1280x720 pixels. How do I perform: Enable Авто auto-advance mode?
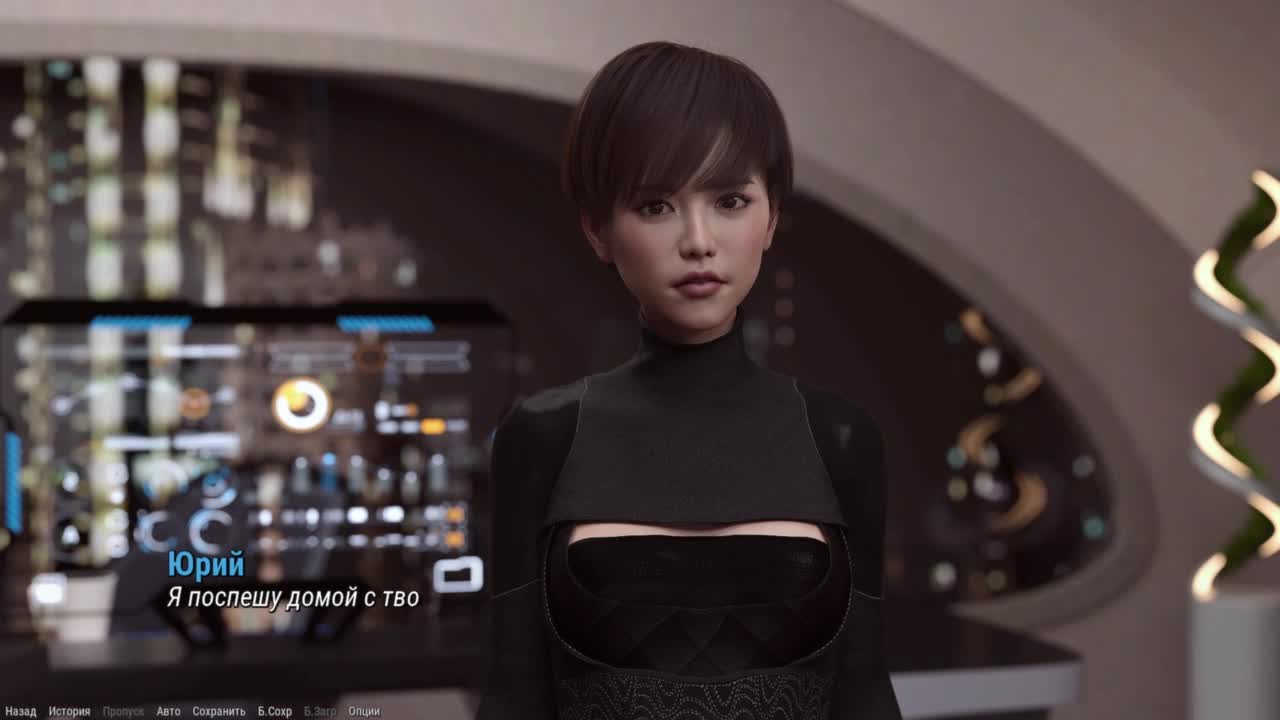pyautogui.click(x=168, y=711)
